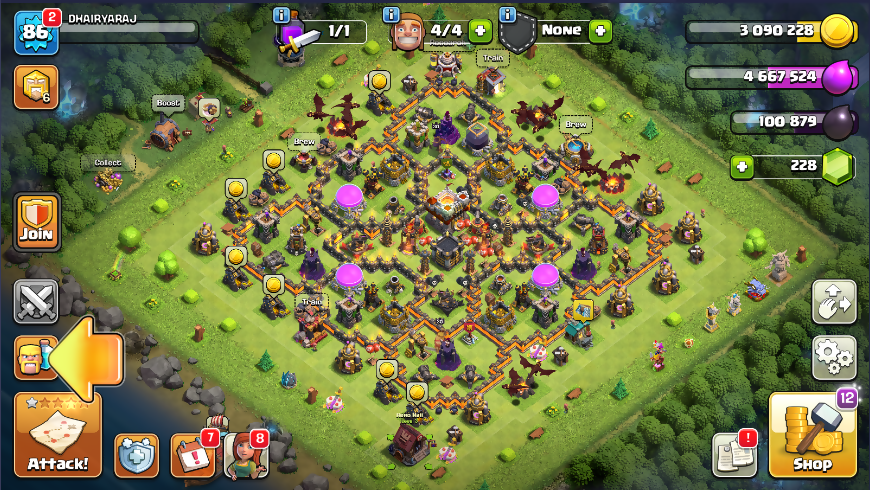The image size is (870, 490).
Task: Add gems with the green plus button
Action: tap(741, 166)
